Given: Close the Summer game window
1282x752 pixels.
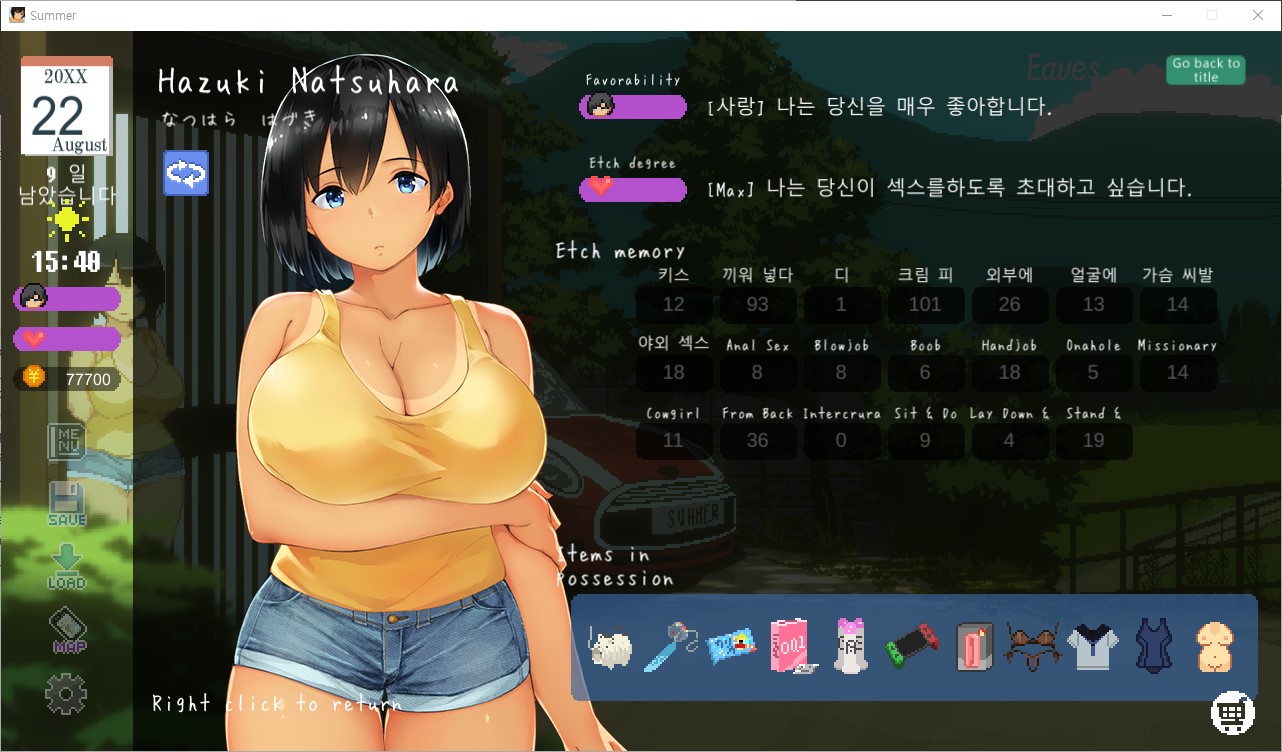Looking at the screenshot, I should click(x=1258, y=15).
